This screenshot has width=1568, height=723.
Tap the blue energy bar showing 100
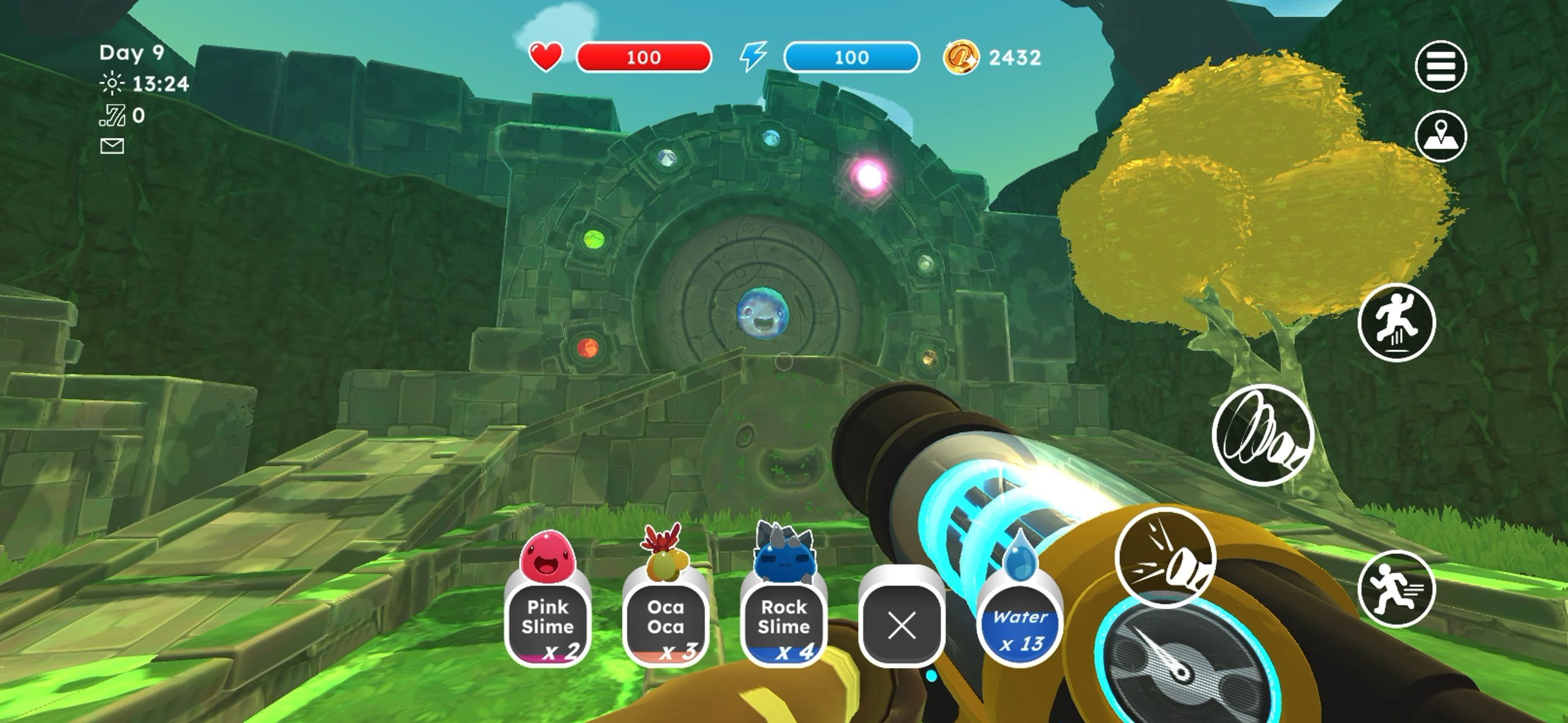(x=852, y=57)
